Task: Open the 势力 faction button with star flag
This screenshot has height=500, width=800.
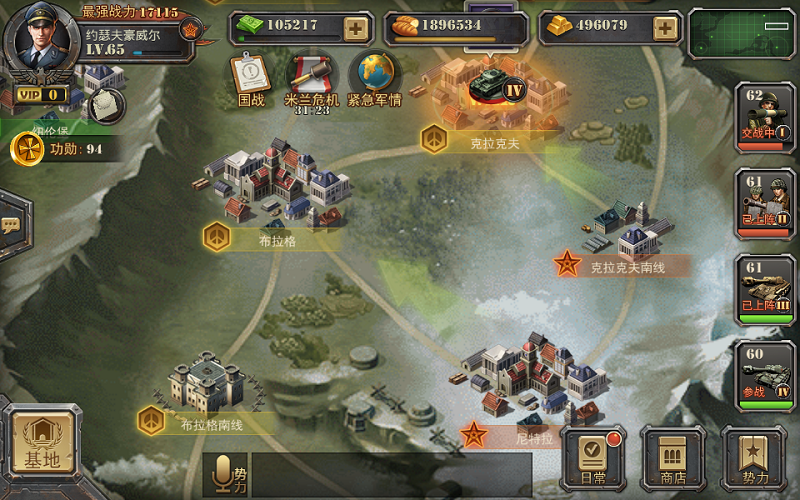Action: coord(754,460)
